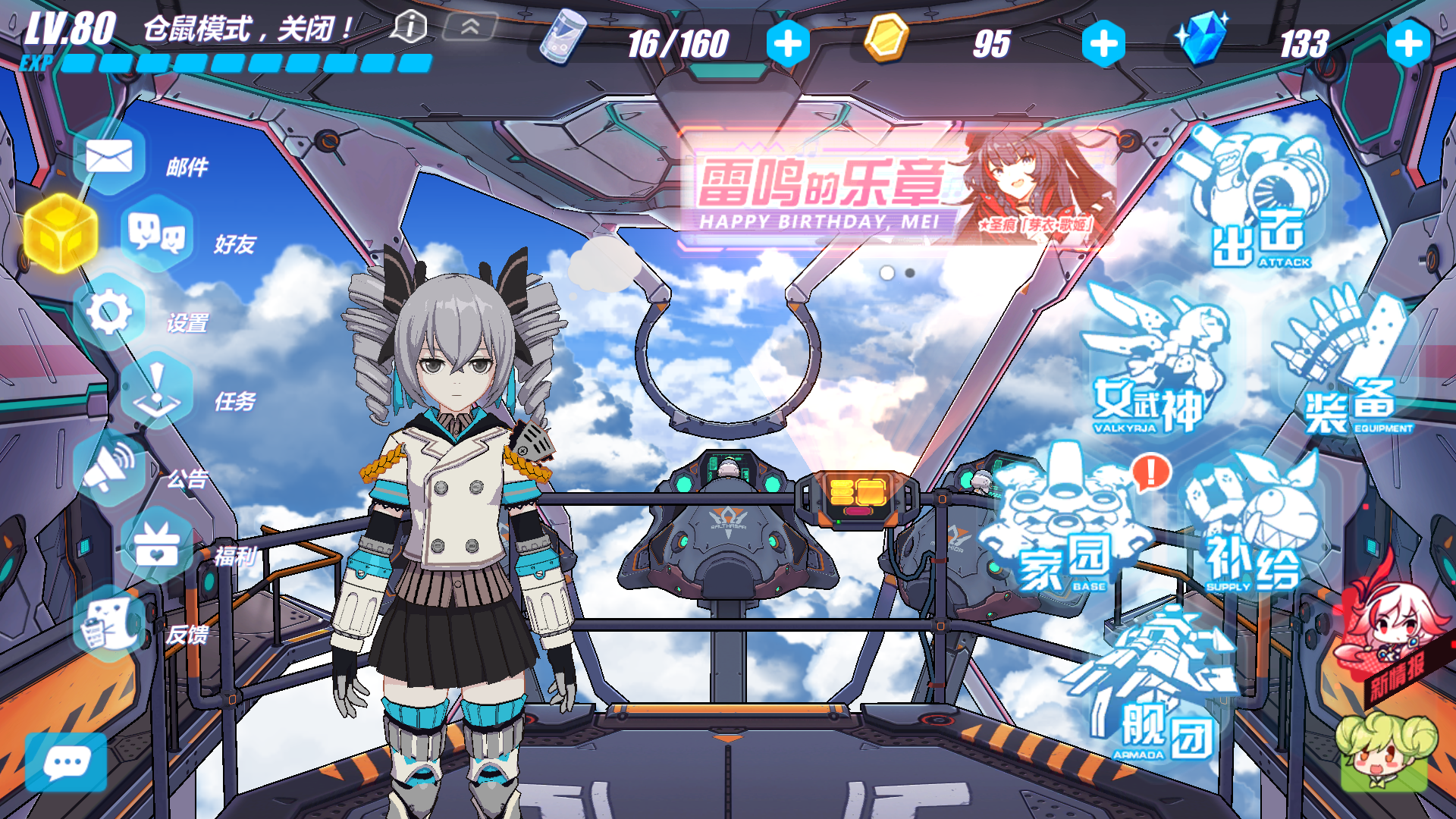Image resolution: width=1456 pixels, height=819 pixels.
Task: Click the info icon beside the player name
Action: (409, 27)
